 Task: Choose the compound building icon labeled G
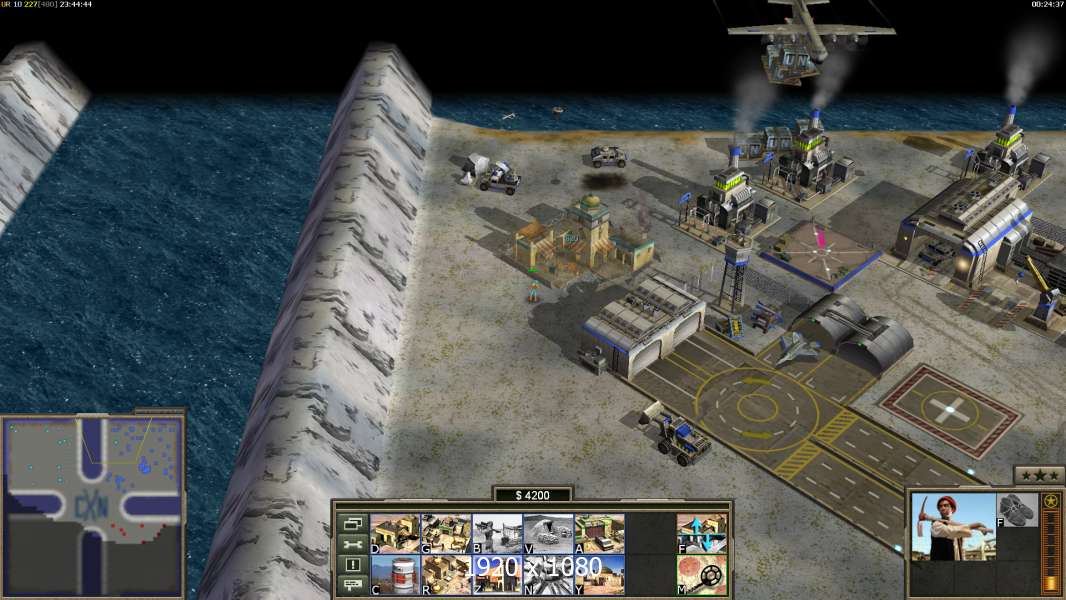point(446,533)
